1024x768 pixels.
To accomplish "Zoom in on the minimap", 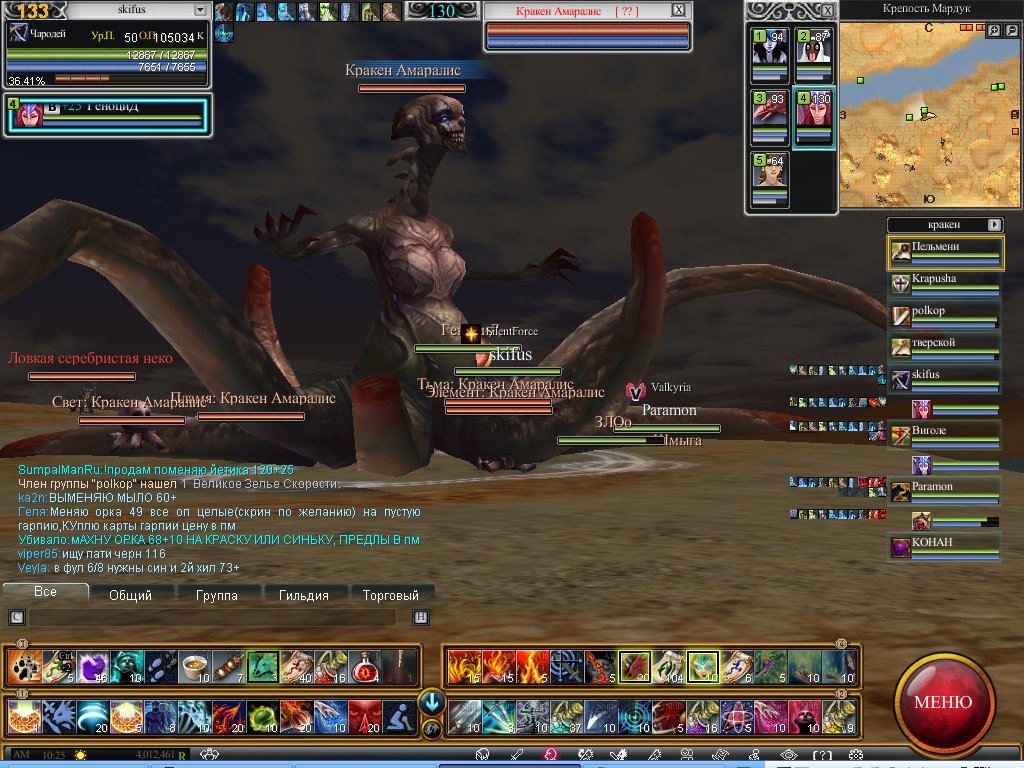I will (993, 31).
